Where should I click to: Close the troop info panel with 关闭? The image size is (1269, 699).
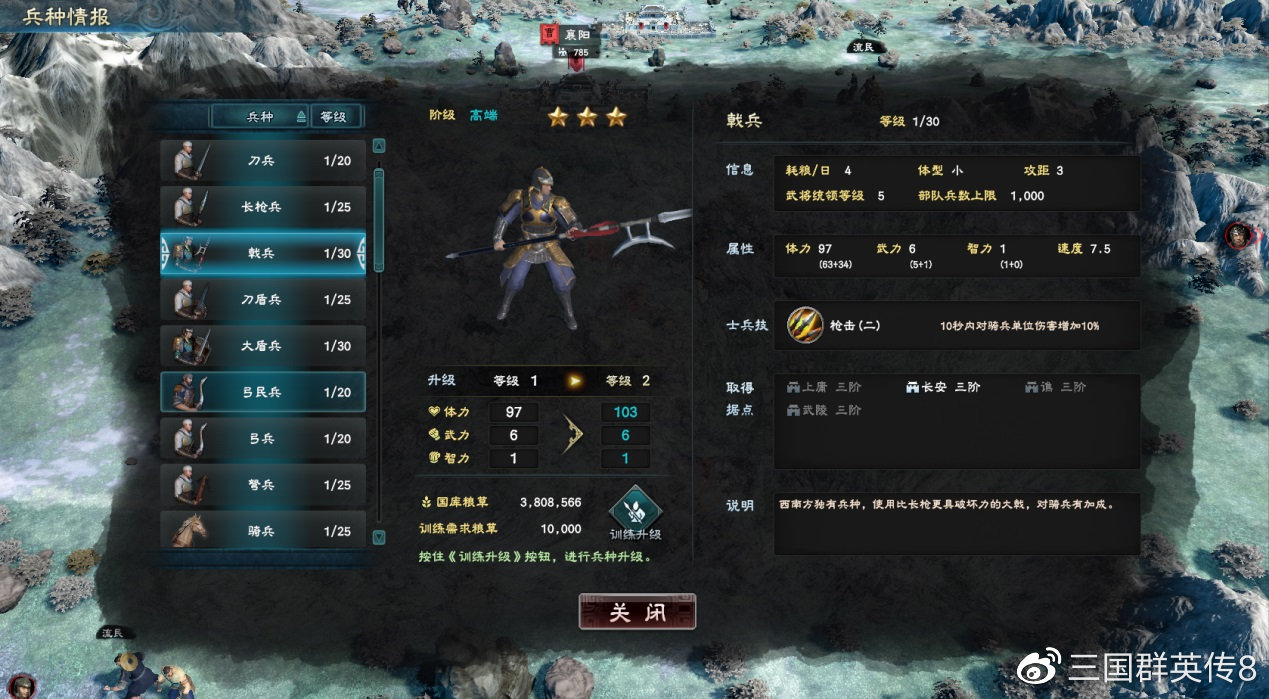(637, 612)
